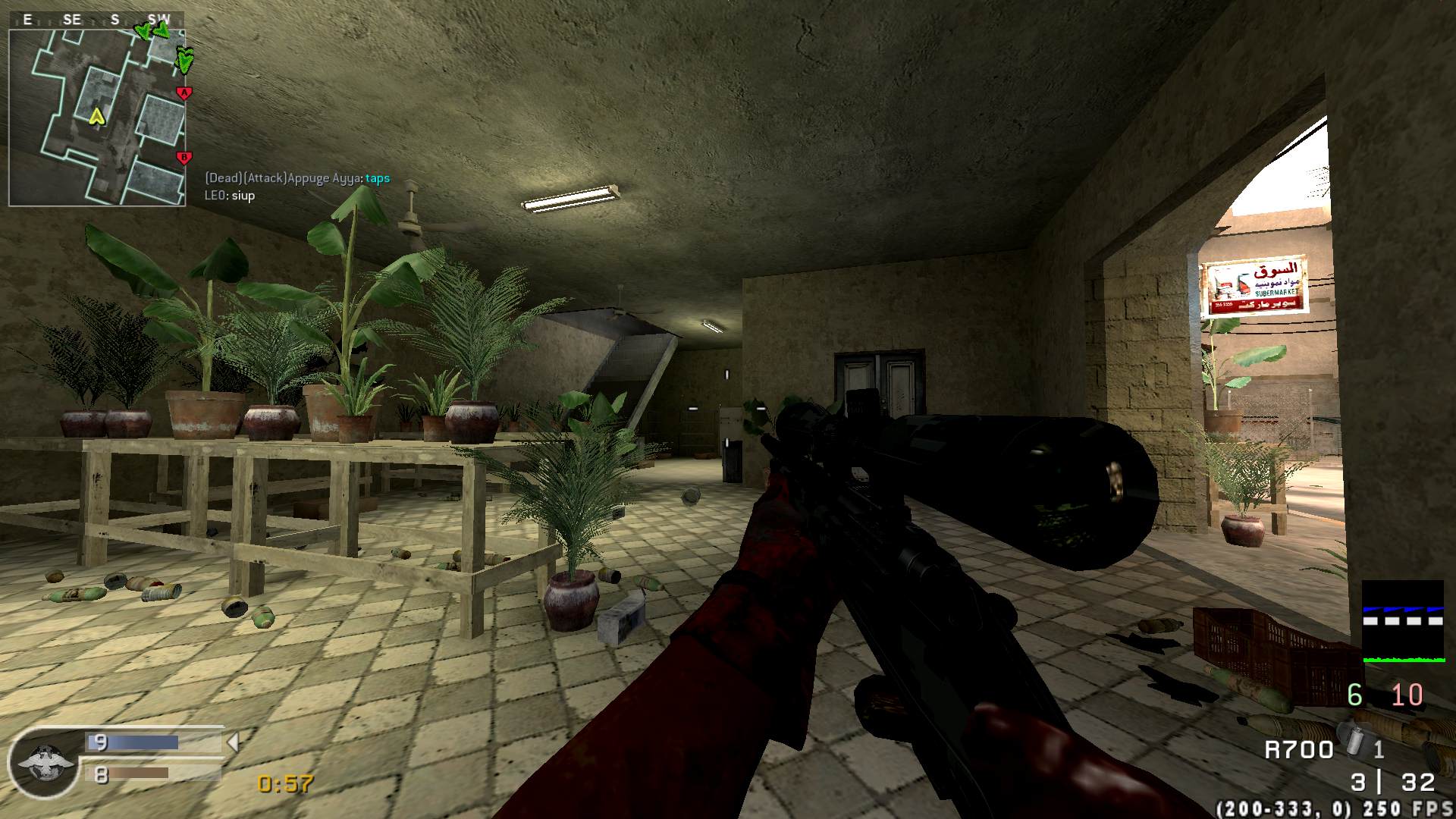
Task: Select the grenade icon beside R700
Action: tap(1352, 739)
